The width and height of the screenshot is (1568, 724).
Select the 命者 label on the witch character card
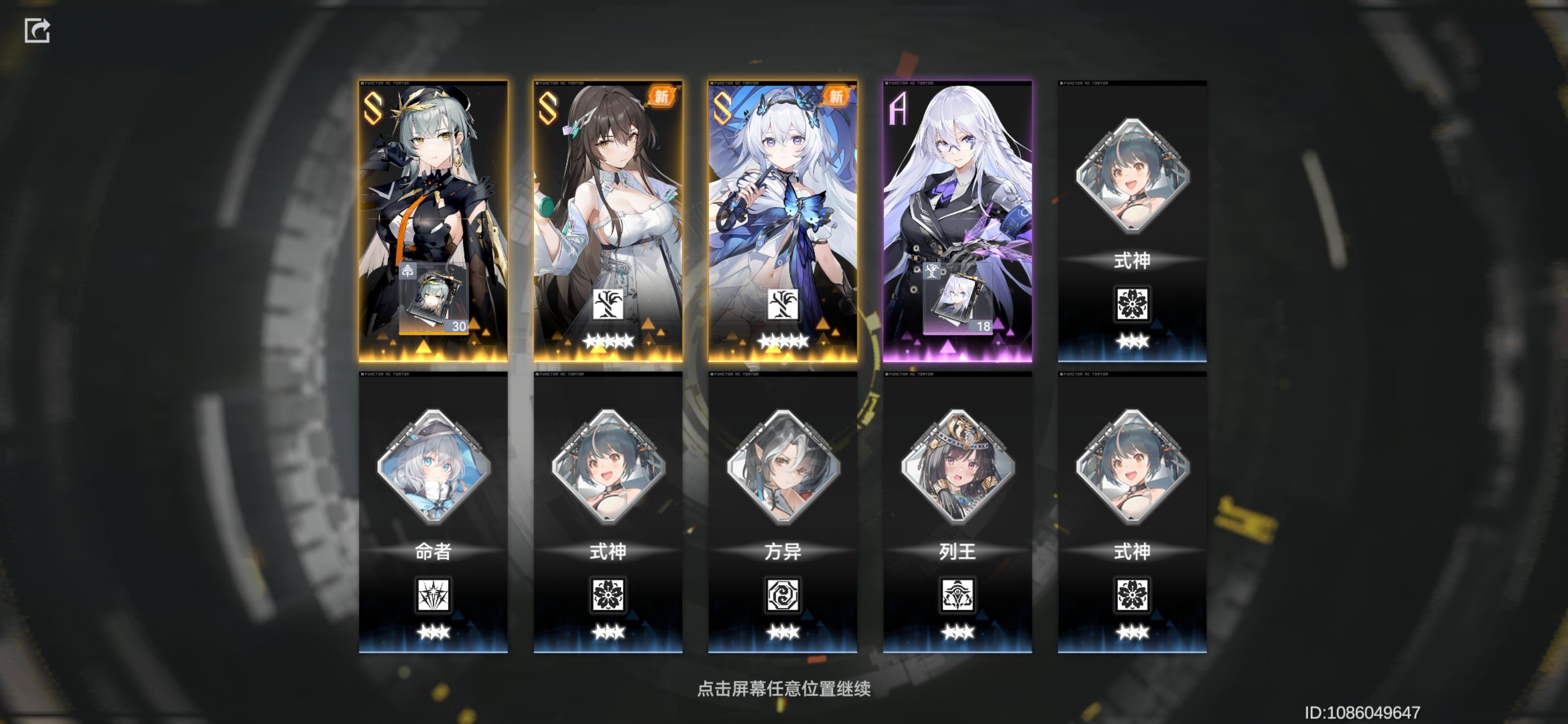432,552
